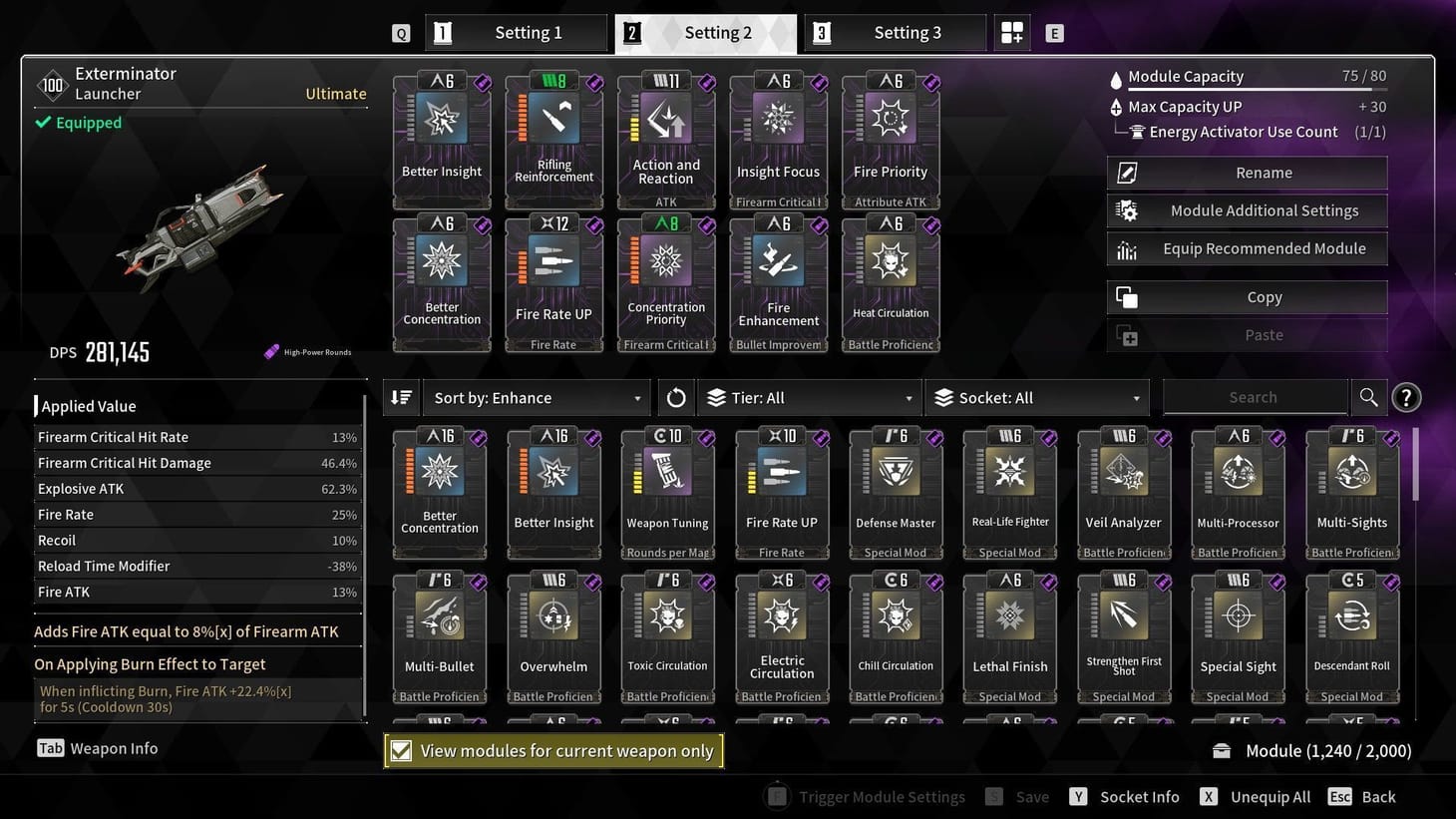Click the Equip Recommended Module button

tap(1246, 248)
